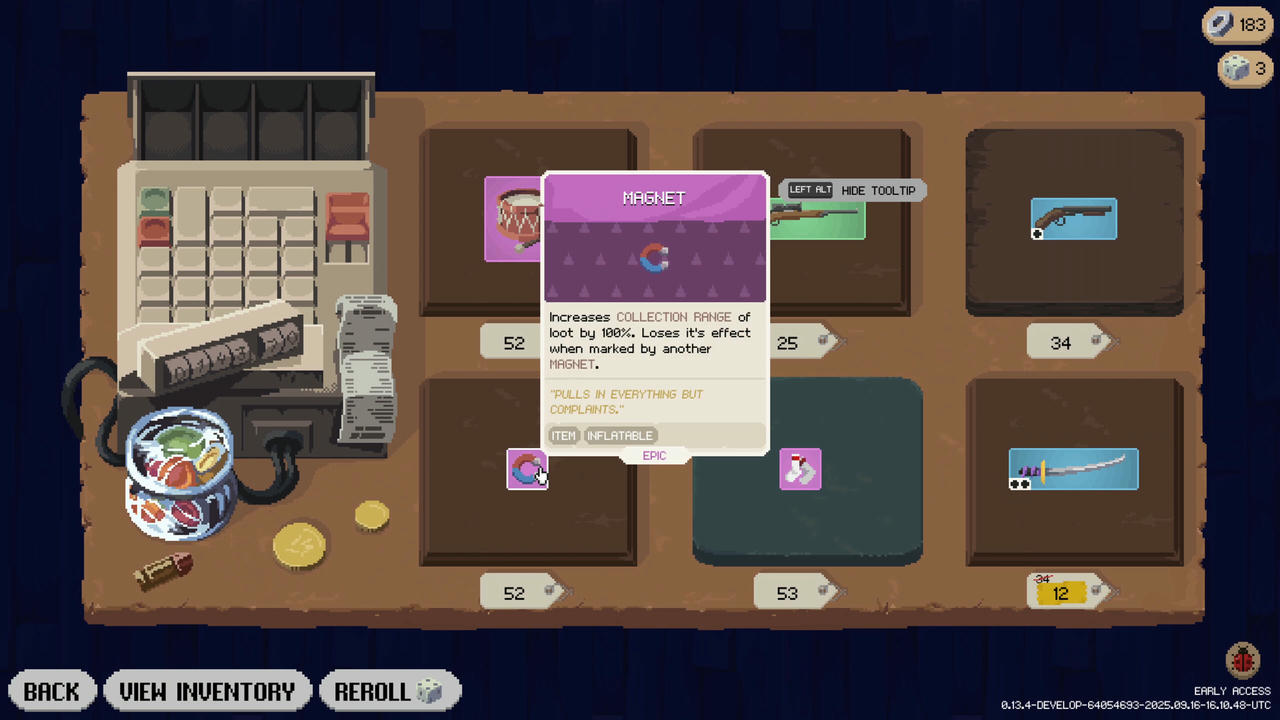Click the magnet item icon
Screen dimensions: 1280x720
tap(527, 470)
